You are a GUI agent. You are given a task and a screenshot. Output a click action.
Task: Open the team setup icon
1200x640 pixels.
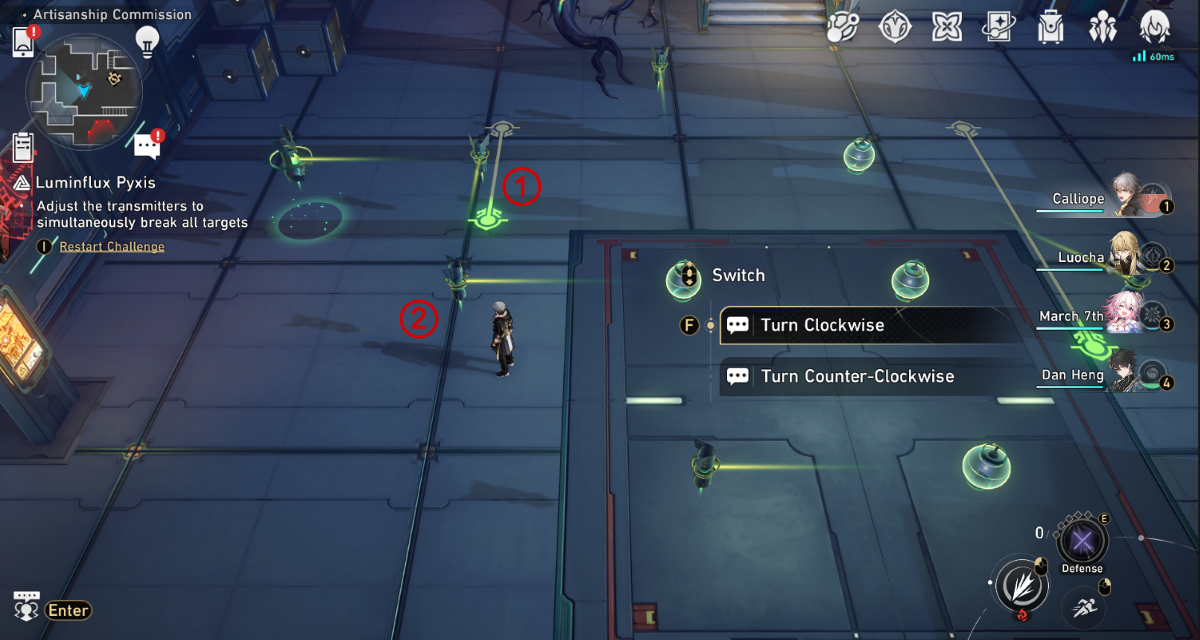click(x=1103, y=27)
